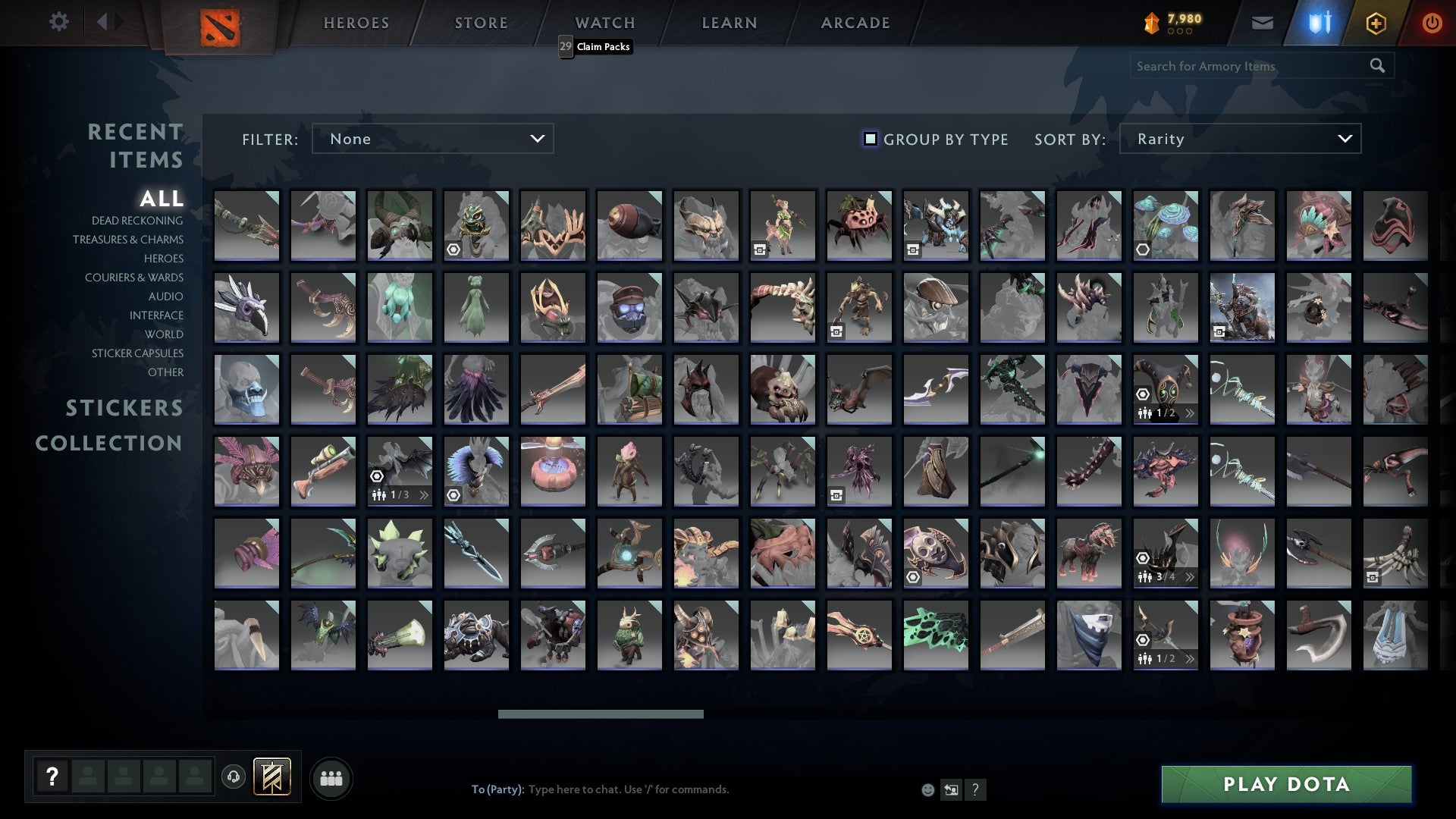Open the mail notifications icon
The width and height of the screenshot is (1456, 819).
pos(1262,23)
